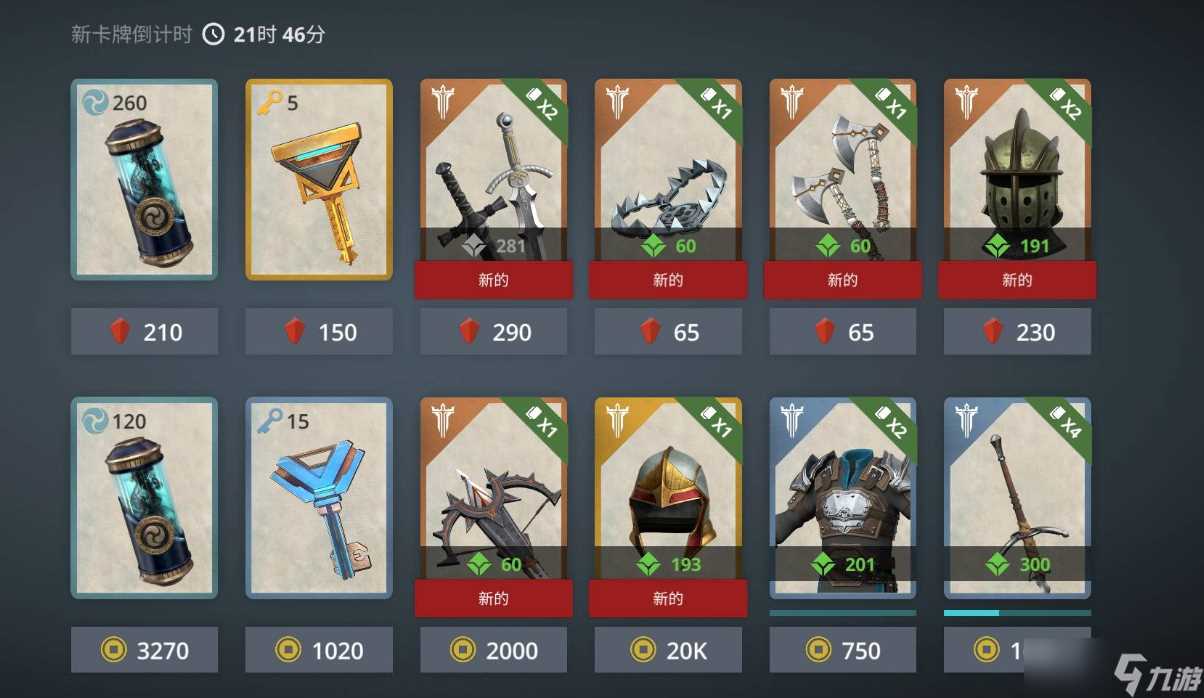
Task: Buy the knight helmet for 230 gems
Action: tap(1017, 332)
